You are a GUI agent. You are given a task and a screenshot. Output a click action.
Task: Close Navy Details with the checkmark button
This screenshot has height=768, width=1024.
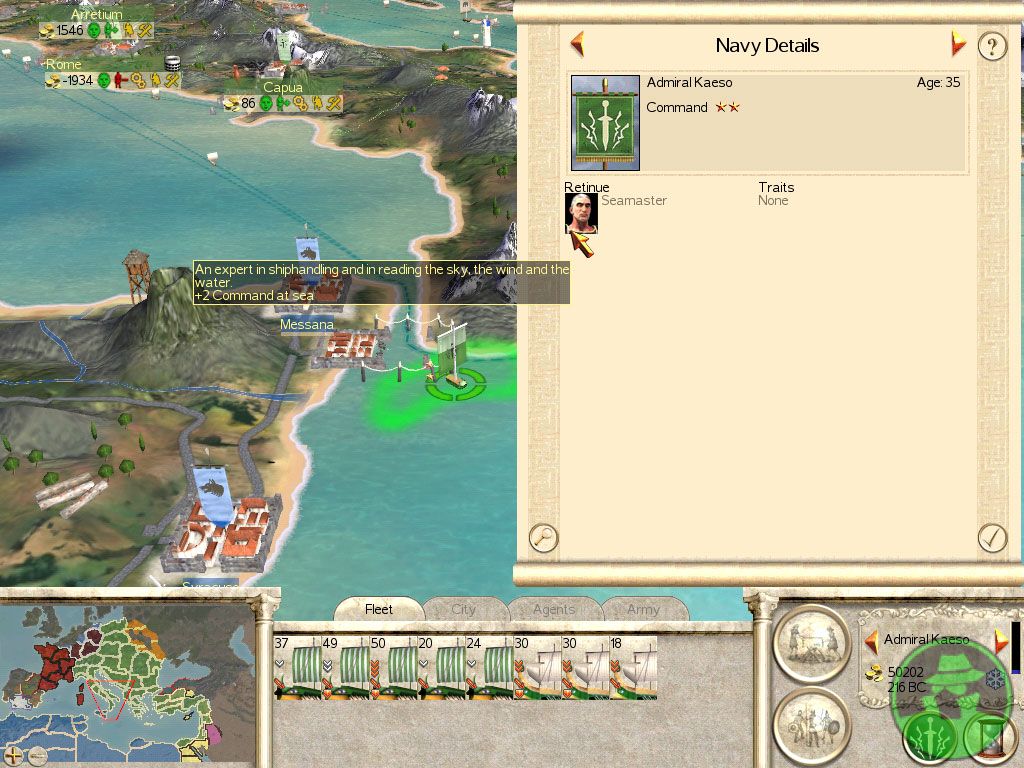991,537
